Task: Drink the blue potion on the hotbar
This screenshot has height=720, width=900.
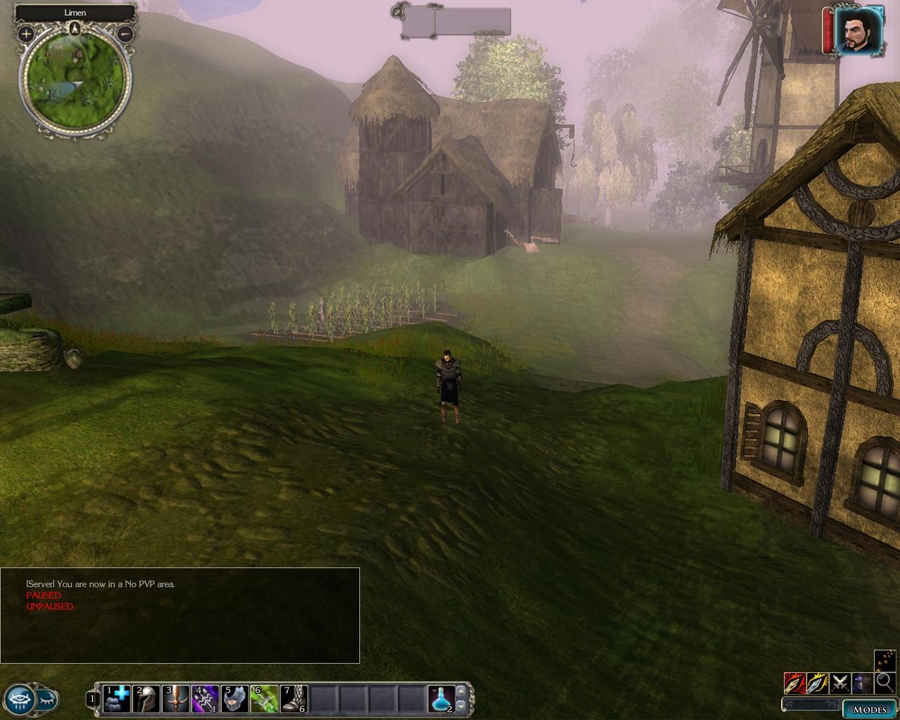Action: pos(441,698)
